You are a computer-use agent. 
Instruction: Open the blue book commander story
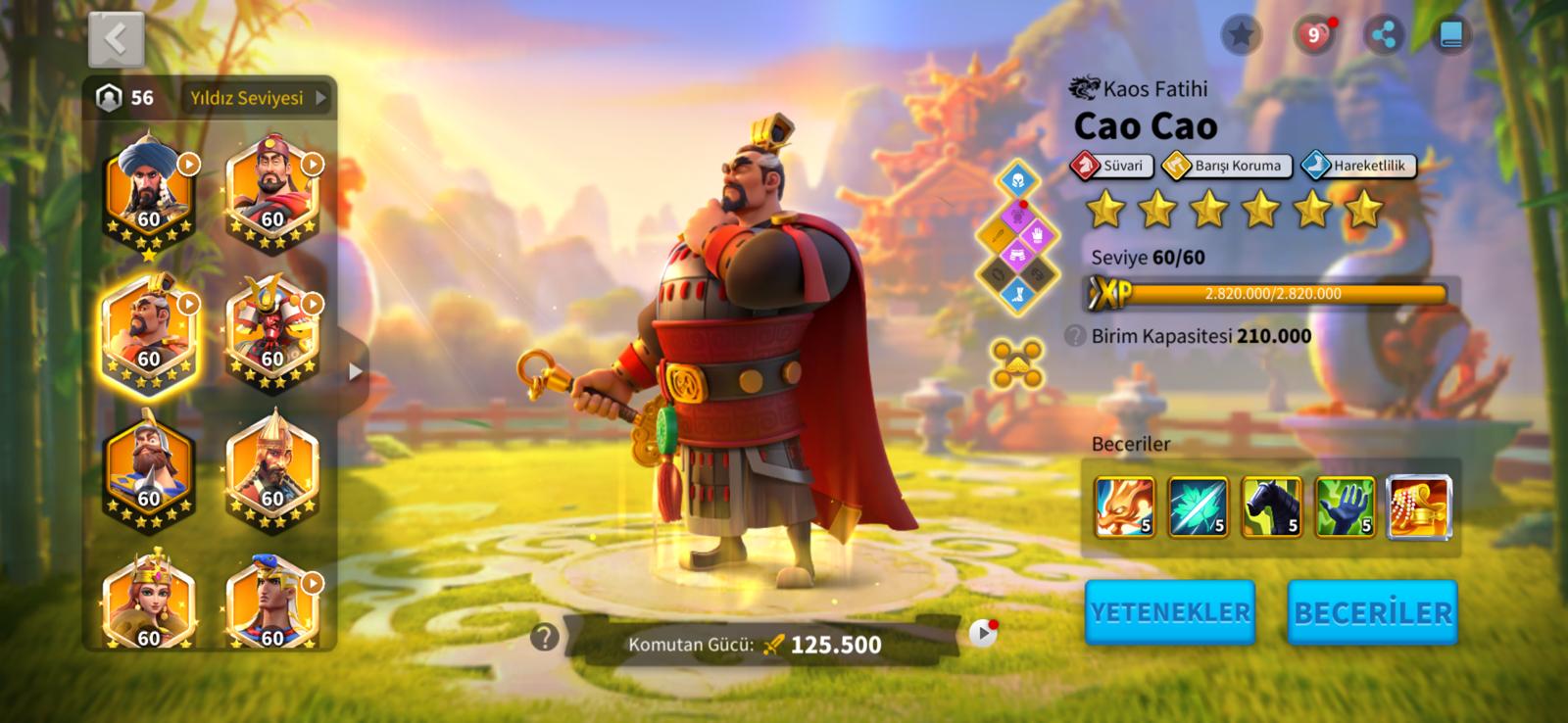(1451, 36)
